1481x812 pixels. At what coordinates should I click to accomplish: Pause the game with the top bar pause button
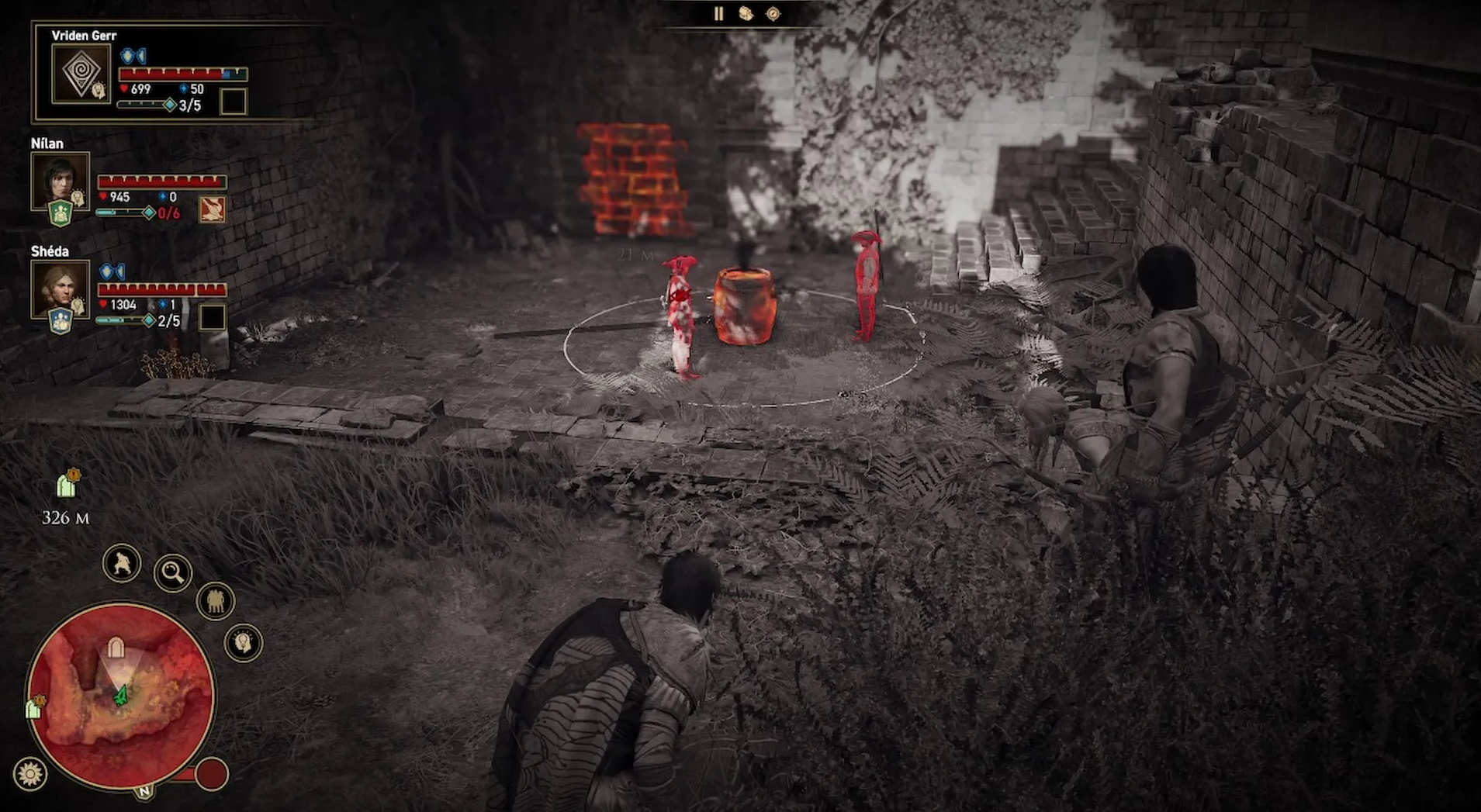point(718,14)
